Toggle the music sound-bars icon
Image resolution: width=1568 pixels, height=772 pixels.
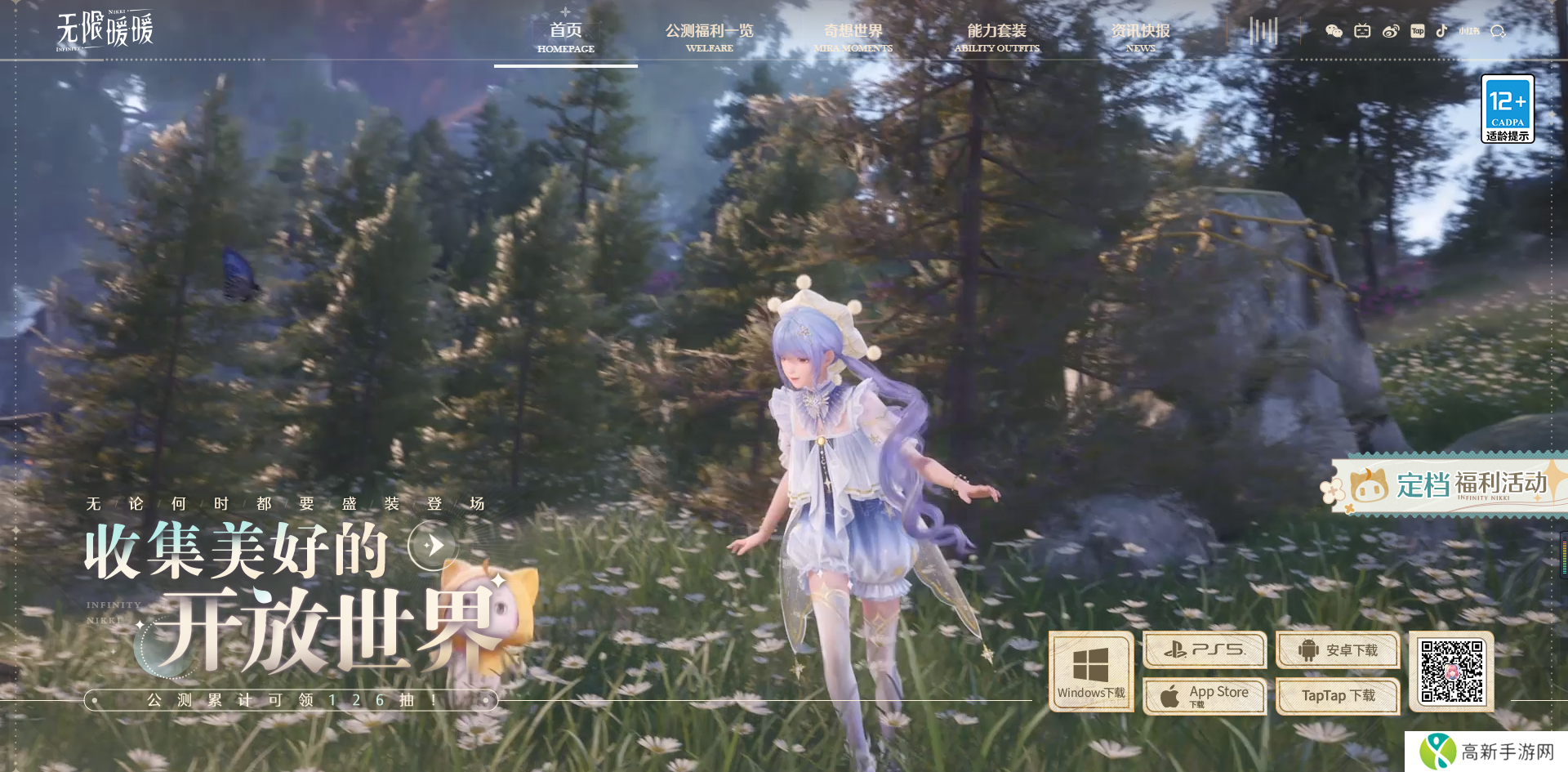1263,32
